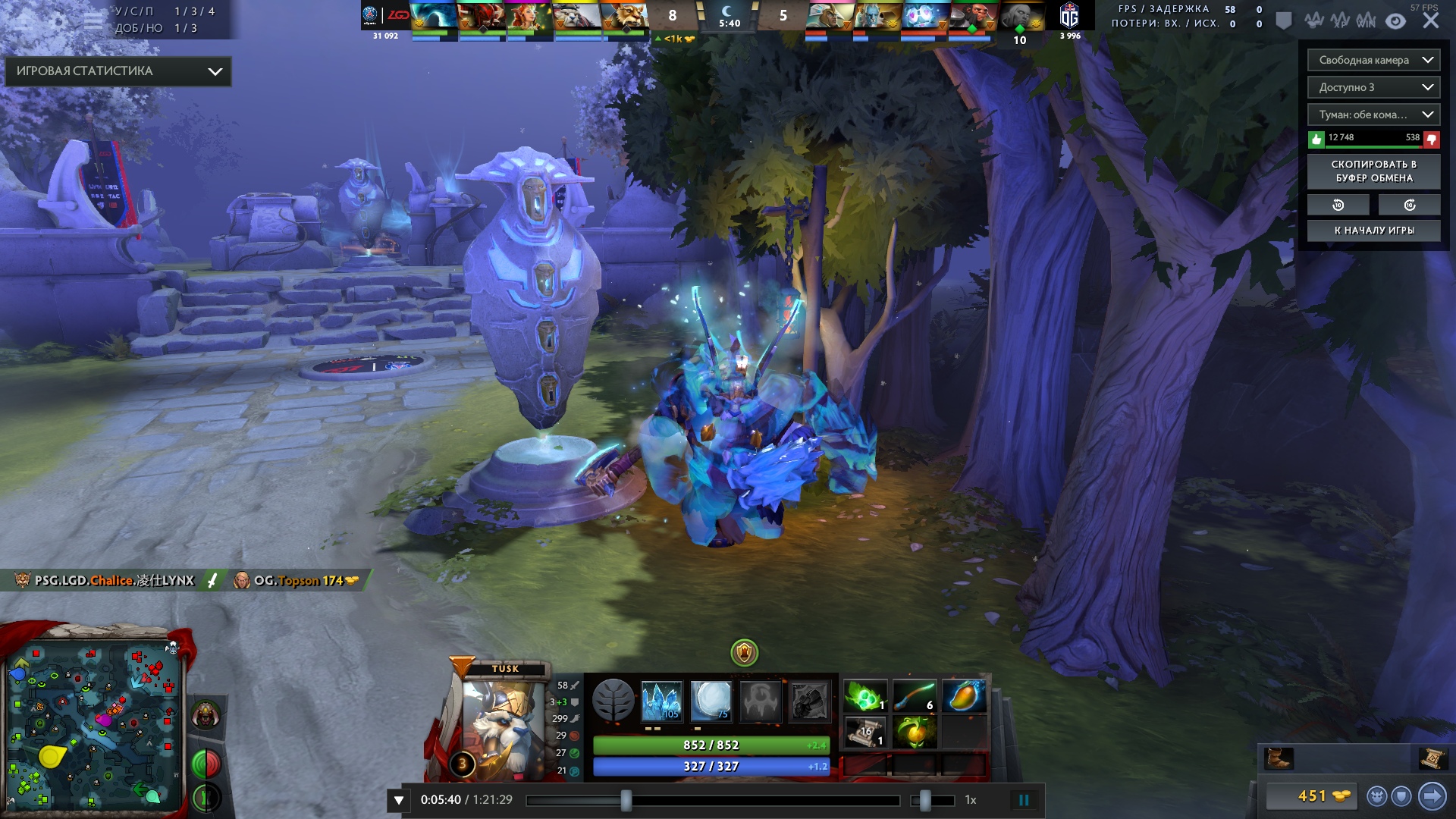Click the 1x playback speed slider

click(933, 800)
